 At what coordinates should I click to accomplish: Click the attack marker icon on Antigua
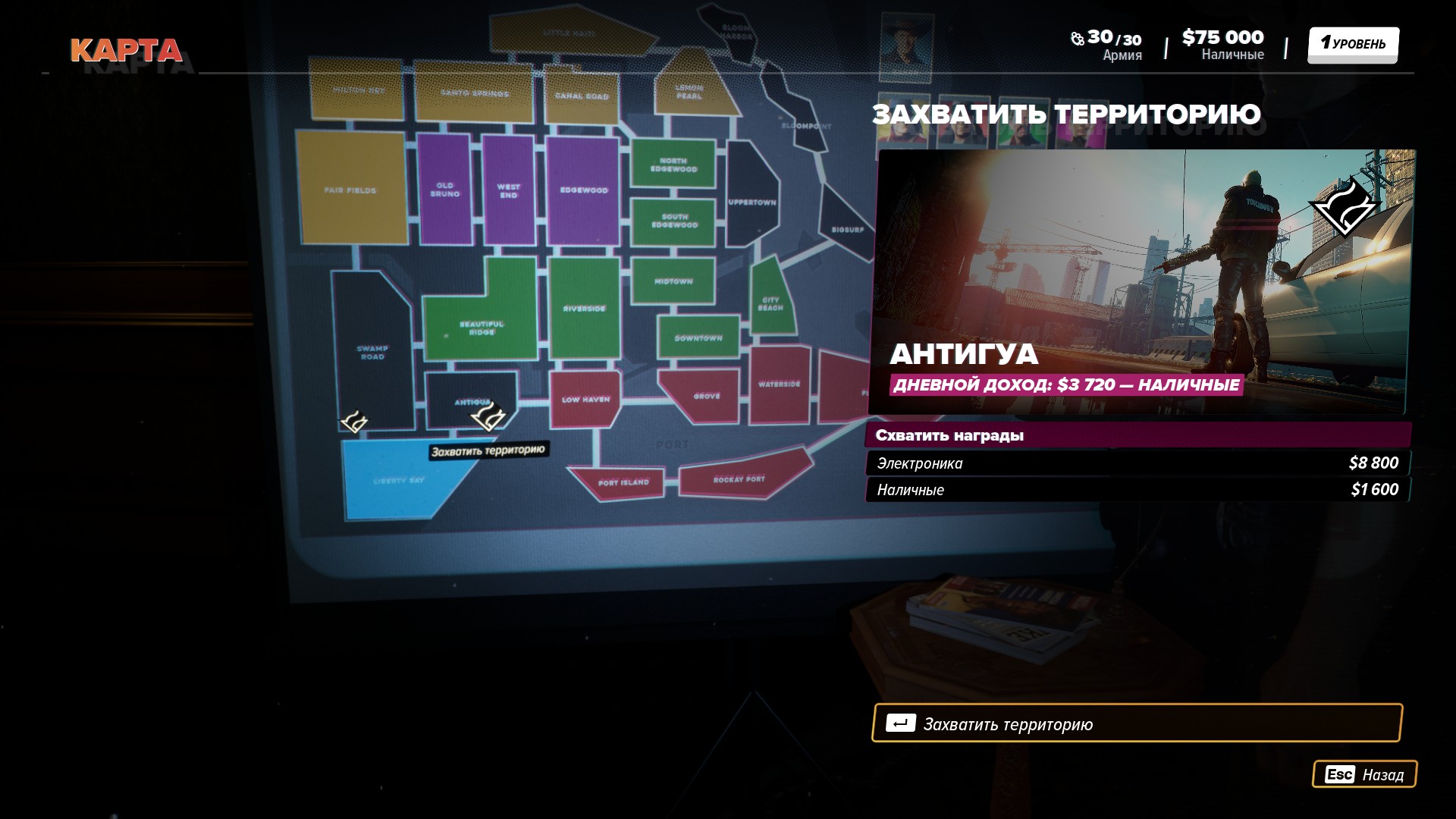[489, 416]
